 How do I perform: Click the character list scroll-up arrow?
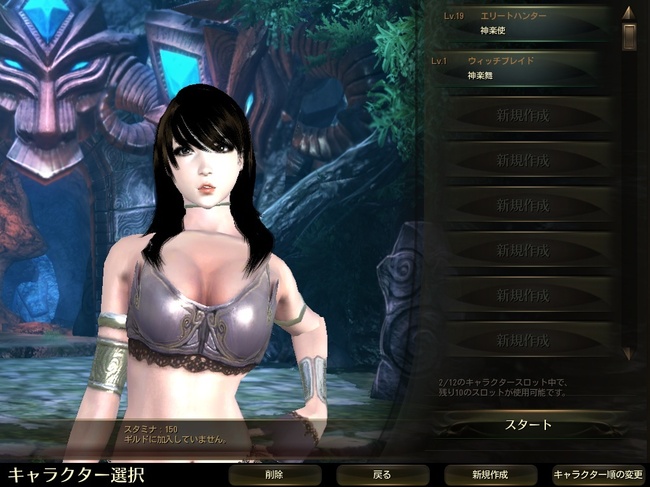[x=629, y=12]
